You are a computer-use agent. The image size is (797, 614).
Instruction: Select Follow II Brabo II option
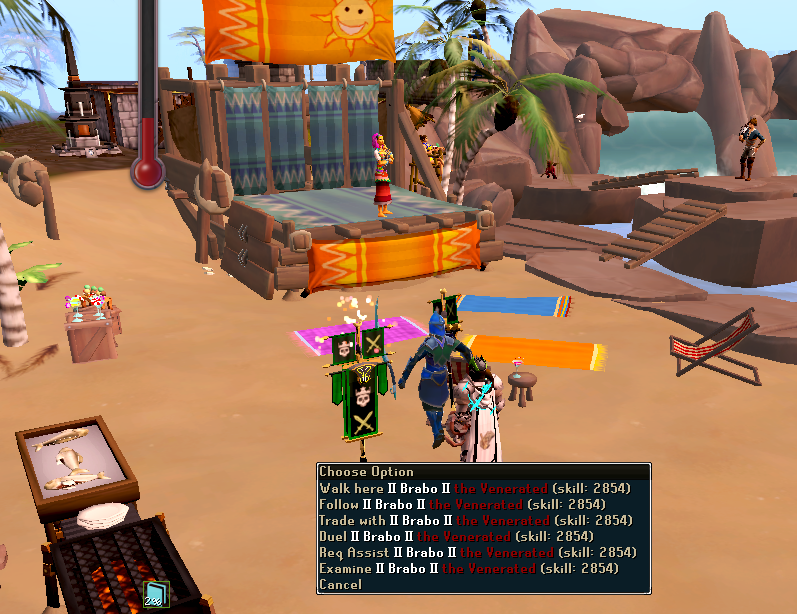(476, 504)
